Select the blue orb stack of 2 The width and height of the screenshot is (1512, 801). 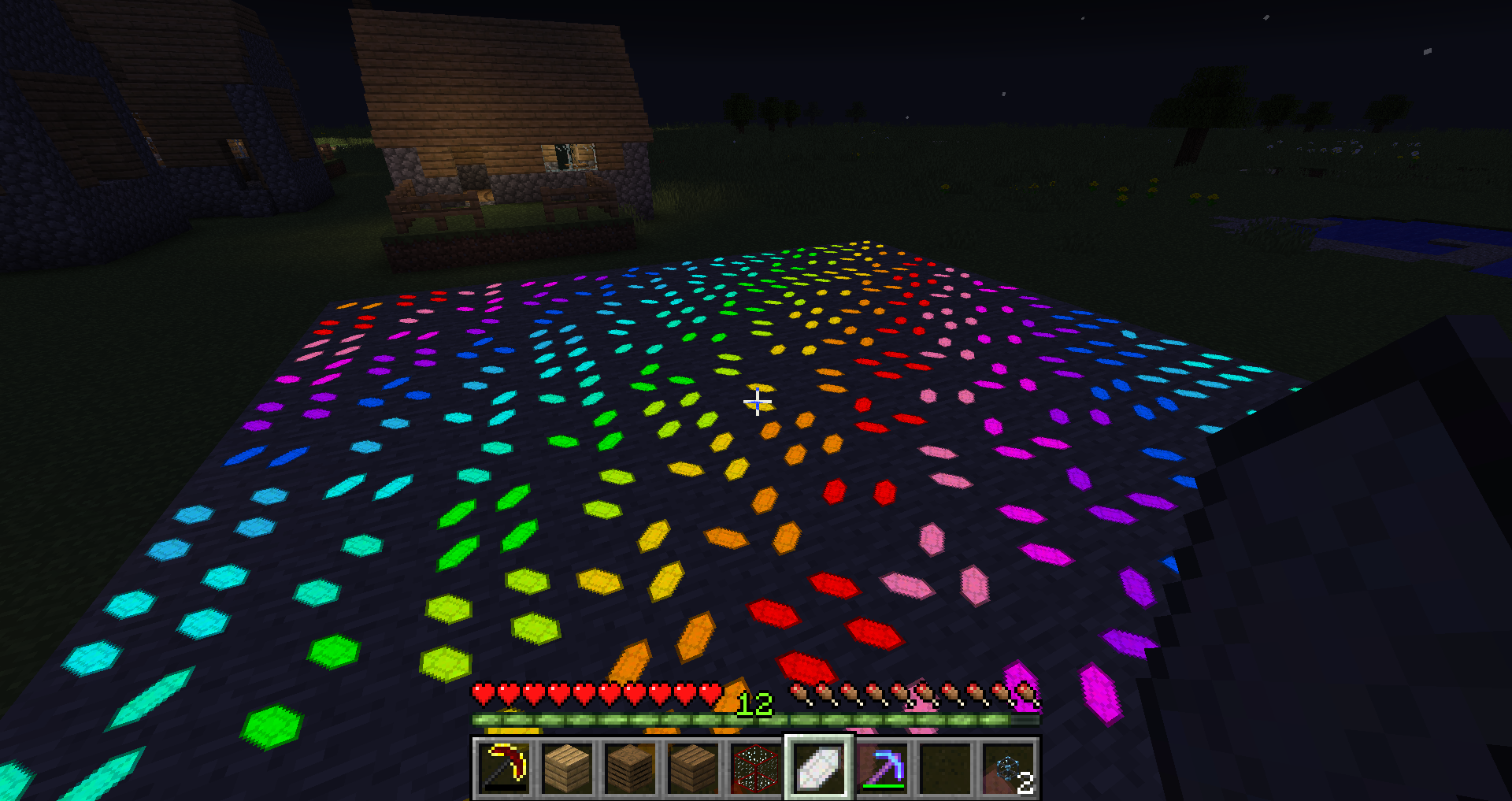pos(1008,767)
